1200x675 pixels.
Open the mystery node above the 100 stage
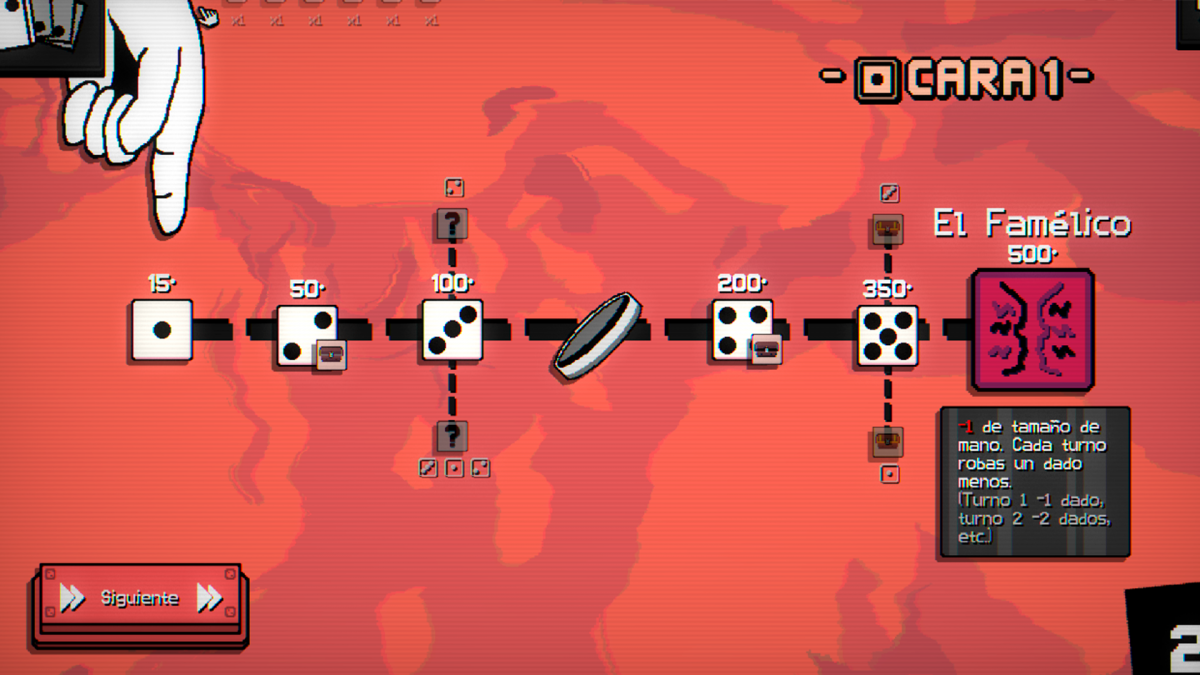click(x=452, y=224)
